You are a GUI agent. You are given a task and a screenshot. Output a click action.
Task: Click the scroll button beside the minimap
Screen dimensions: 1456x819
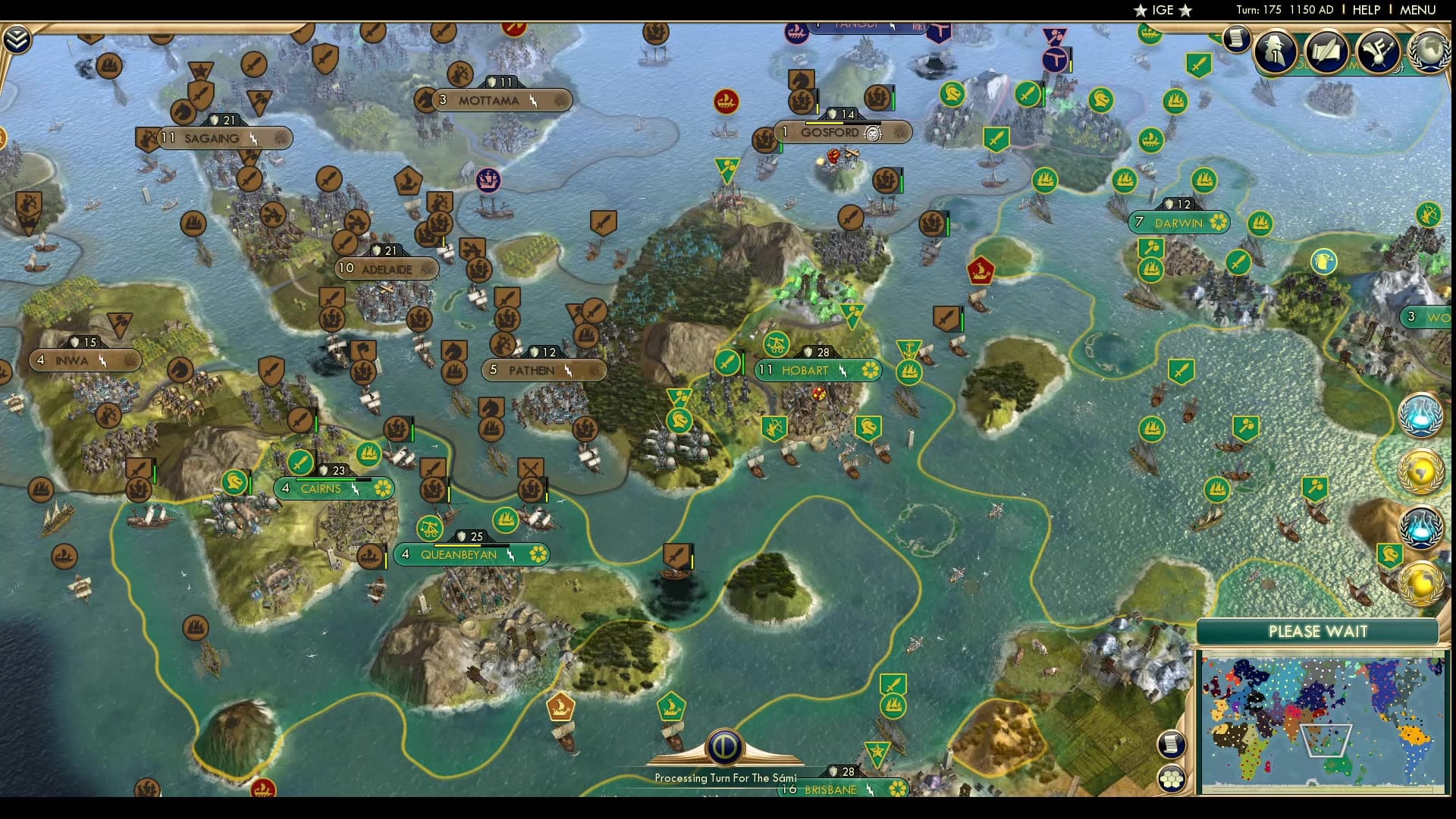[x=1172, y=745]
